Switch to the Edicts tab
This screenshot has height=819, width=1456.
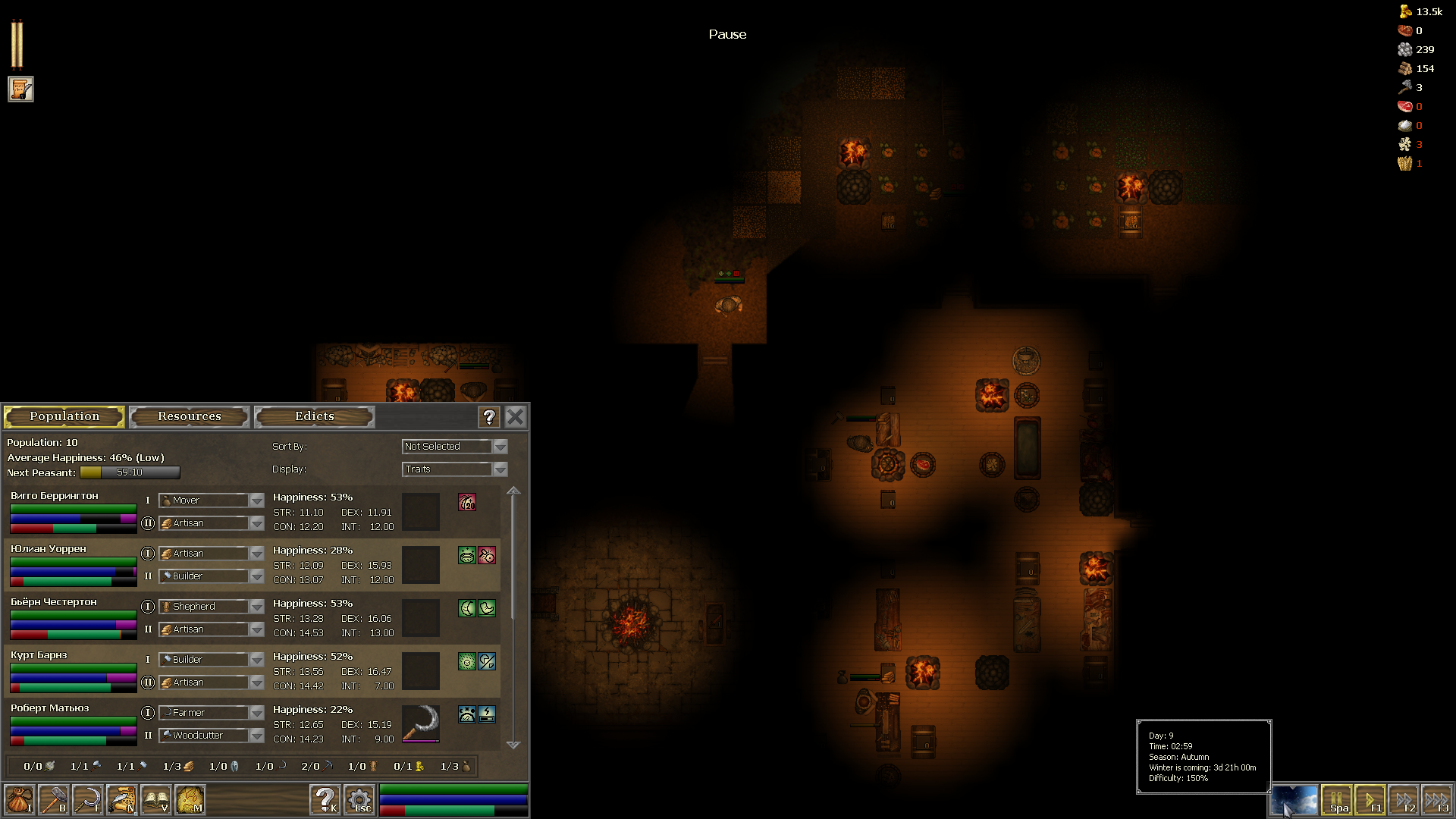(313, 416)
